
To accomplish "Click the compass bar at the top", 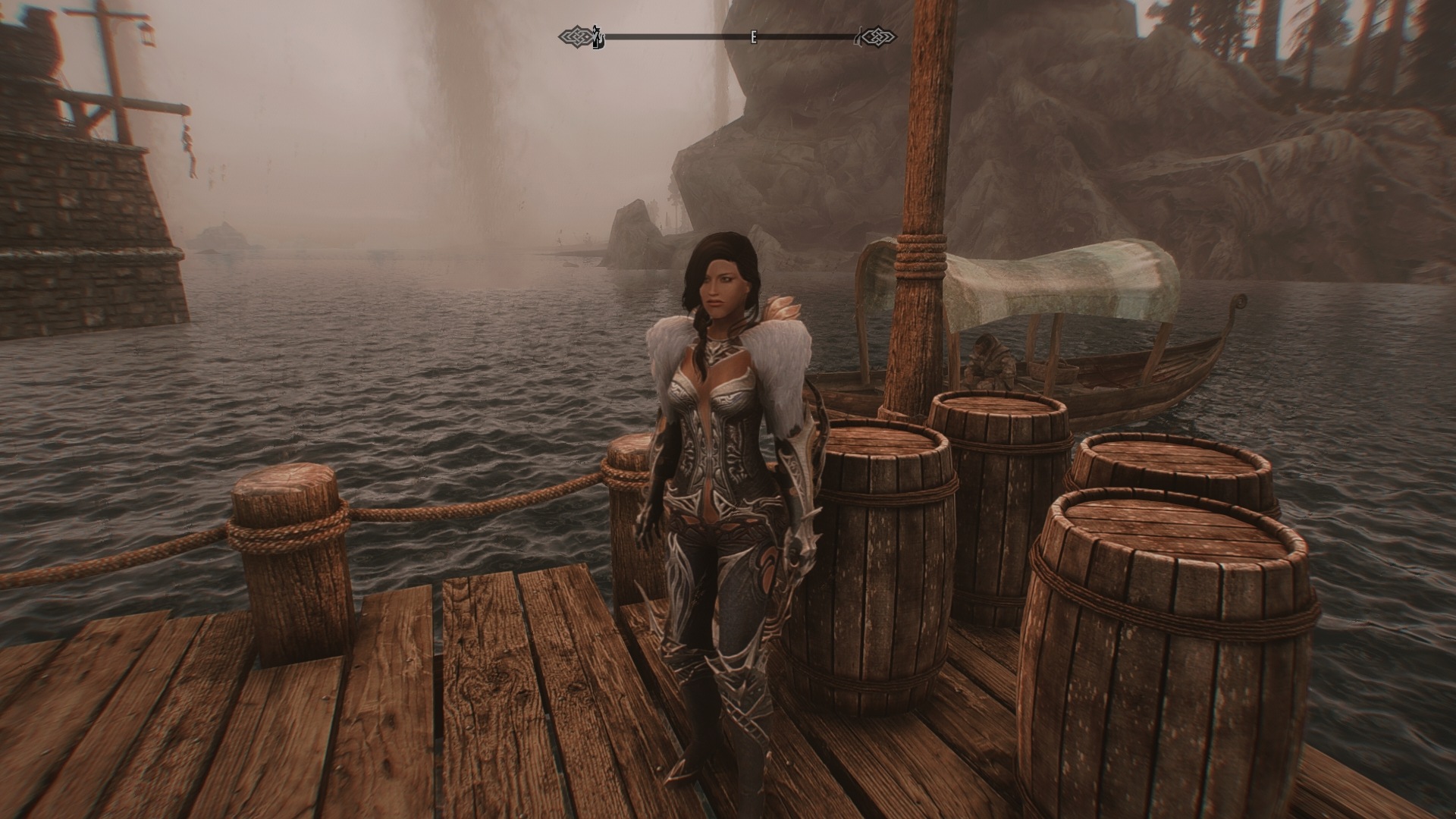I will point(728,35).
